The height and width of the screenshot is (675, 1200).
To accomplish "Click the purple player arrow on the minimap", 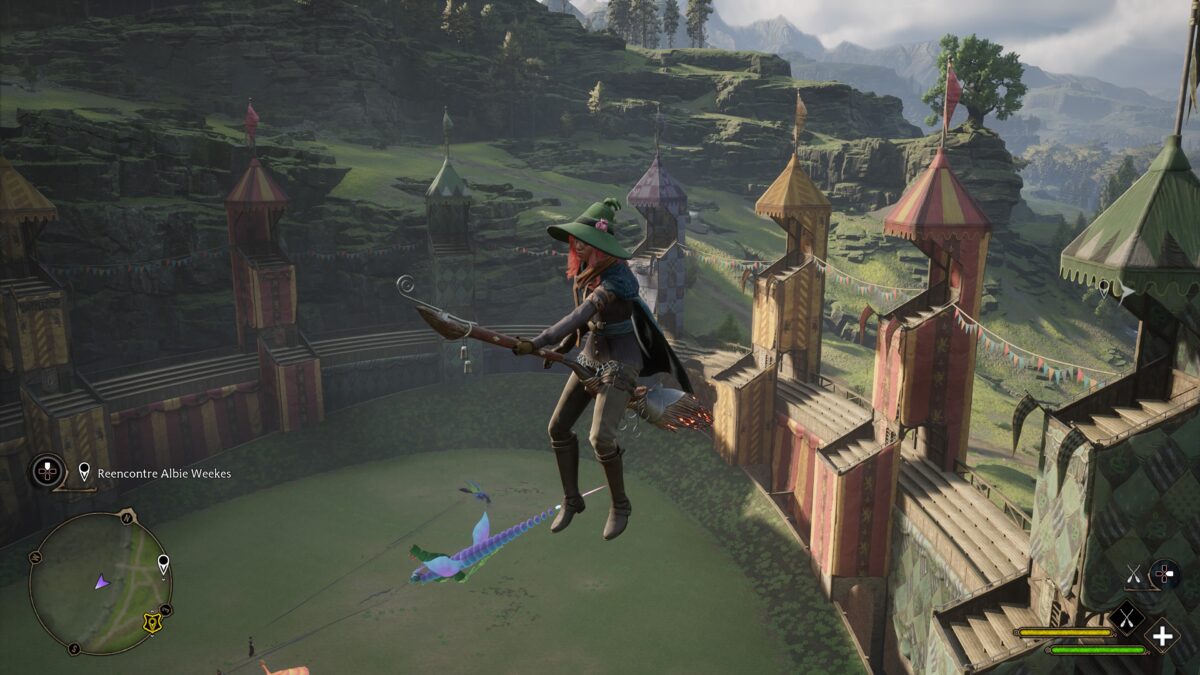I will tap(102, 581).
